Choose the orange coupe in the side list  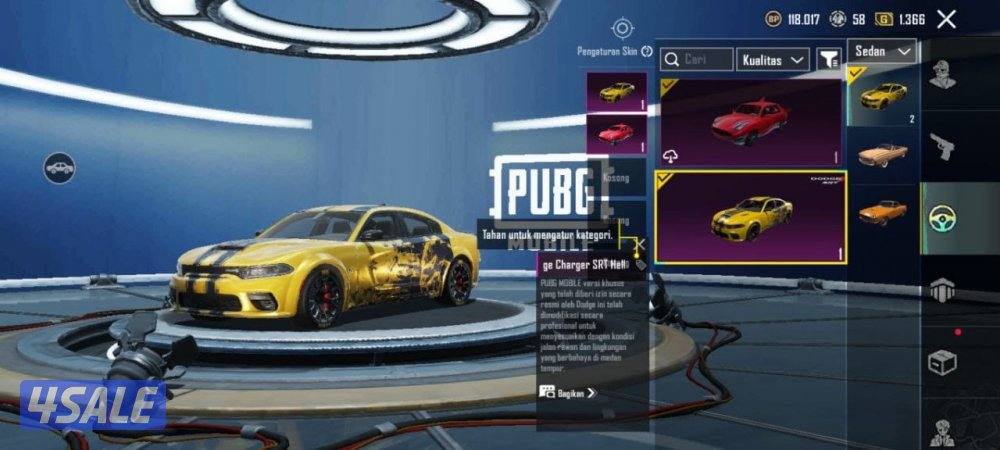[x=882, y=211]
